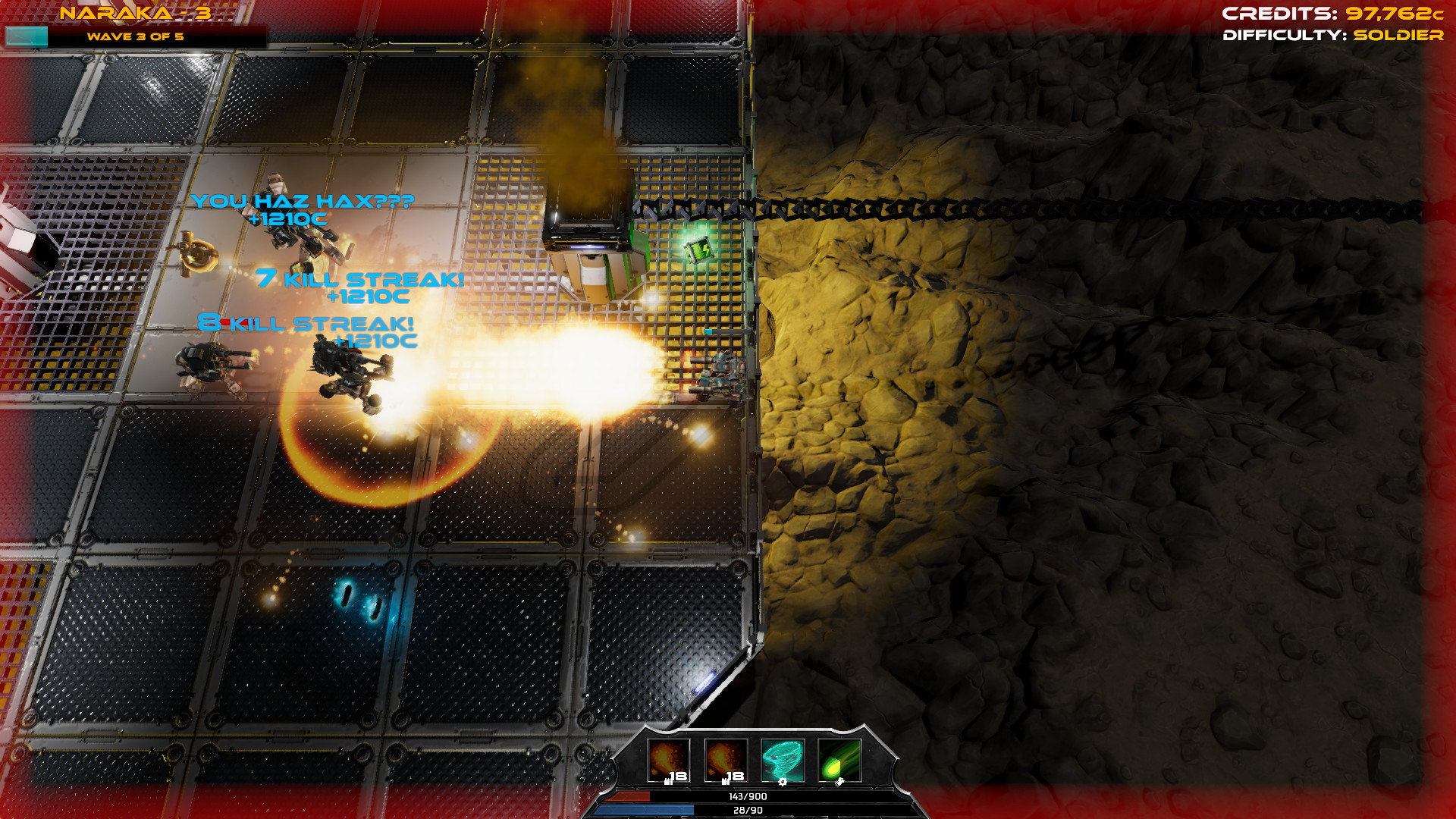Activate the cyan tornado ability
Image resolution: width=1456 pixels, height=819 pixels.
[782, 760]
